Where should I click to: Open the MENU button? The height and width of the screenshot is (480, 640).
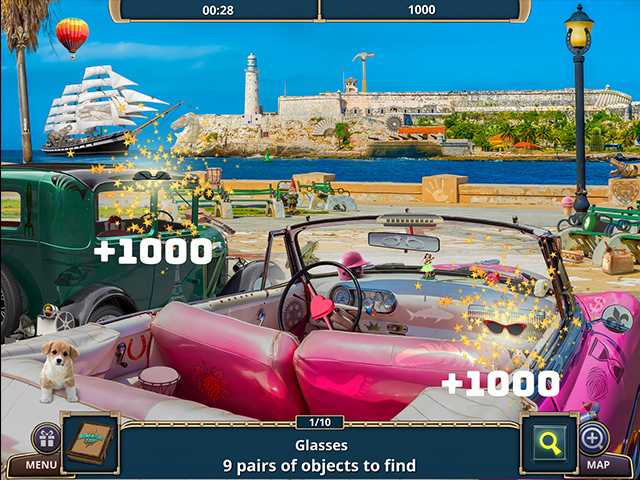point(40,465)
